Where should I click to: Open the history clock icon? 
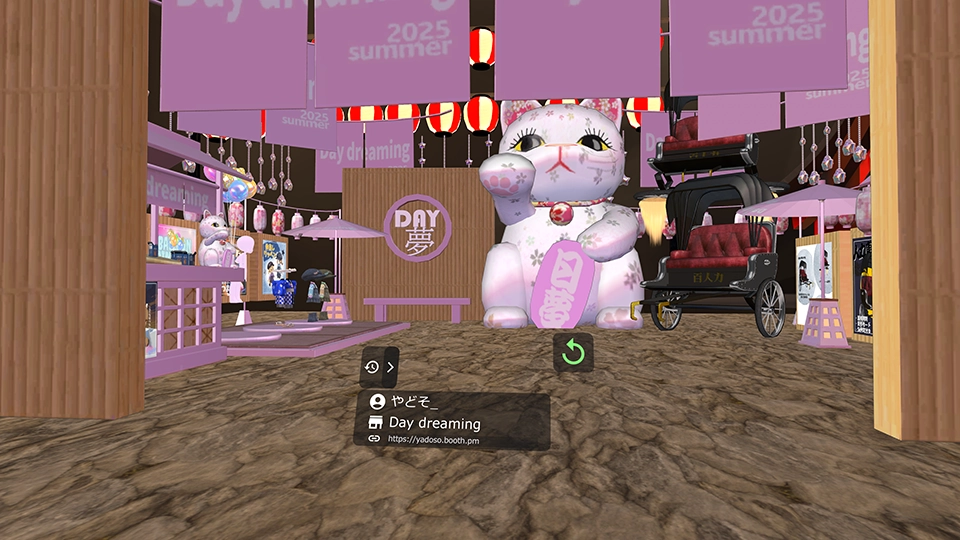(x=372, y=367)
